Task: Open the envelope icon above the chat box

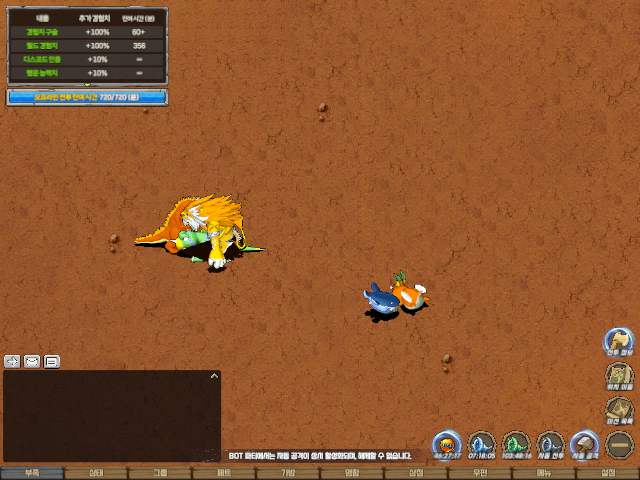Action: pyautogui.click(x=32, y=361)
